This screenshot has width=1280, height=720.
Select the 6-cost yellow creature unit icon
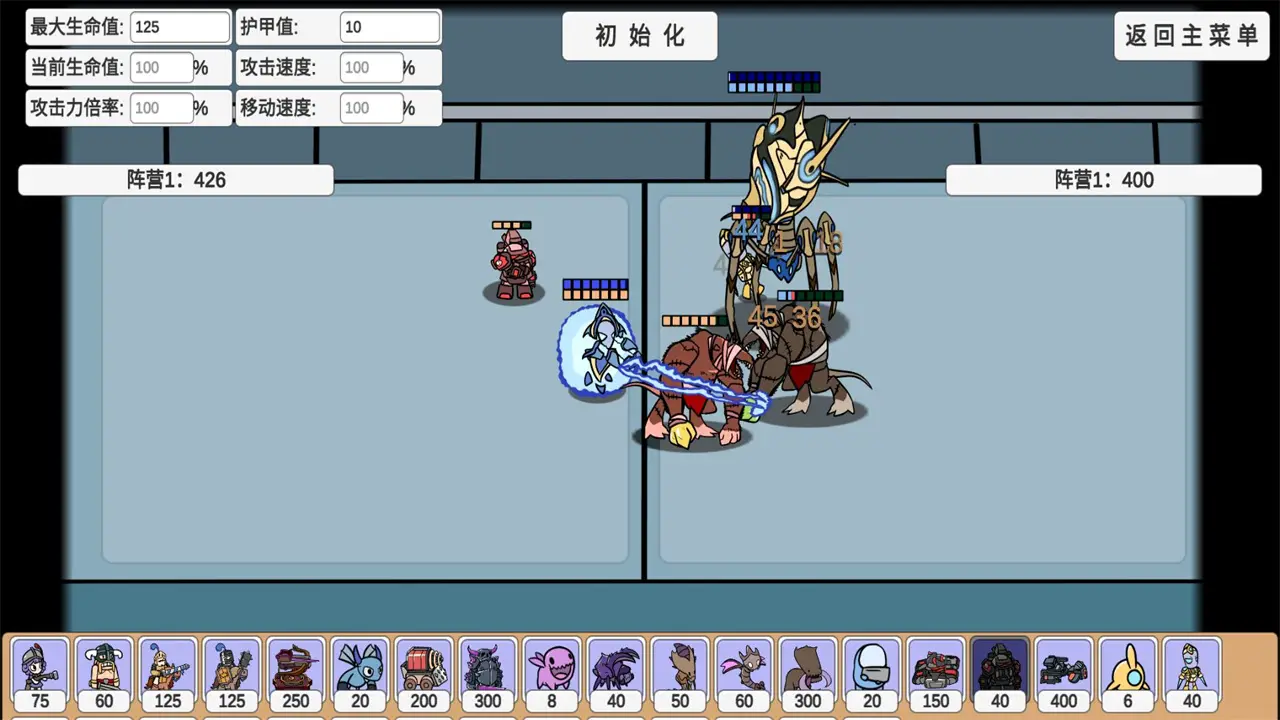1127,670
